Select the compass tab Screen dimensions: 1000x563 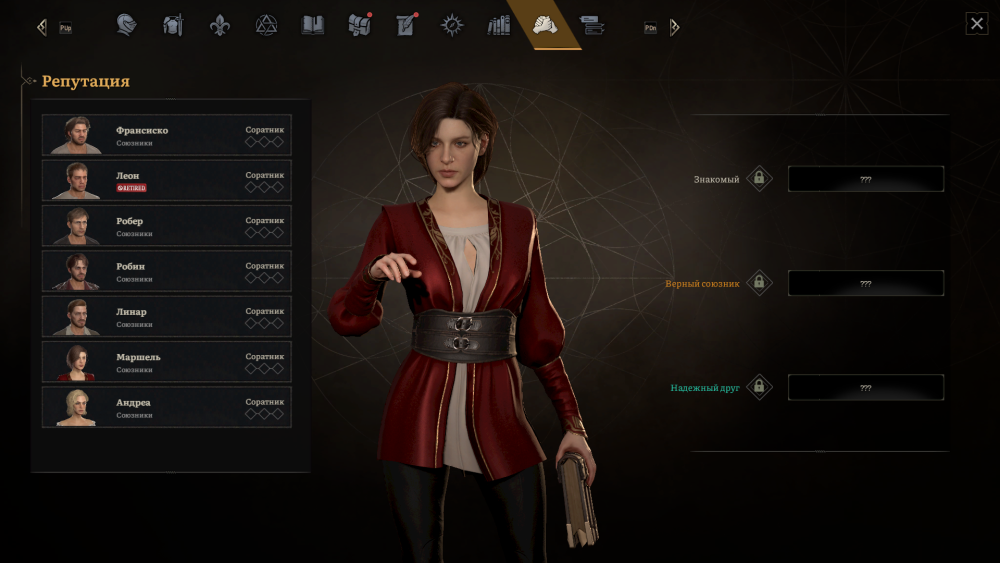pyautogui.click(x=452, y=25)
